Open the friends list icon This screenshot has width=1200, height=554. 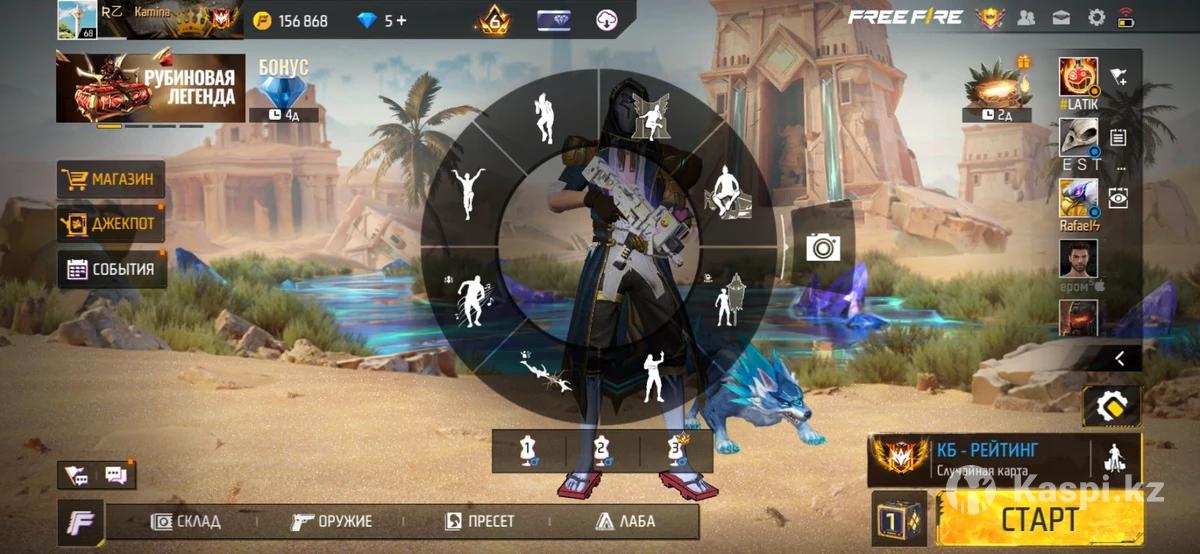1026,17
